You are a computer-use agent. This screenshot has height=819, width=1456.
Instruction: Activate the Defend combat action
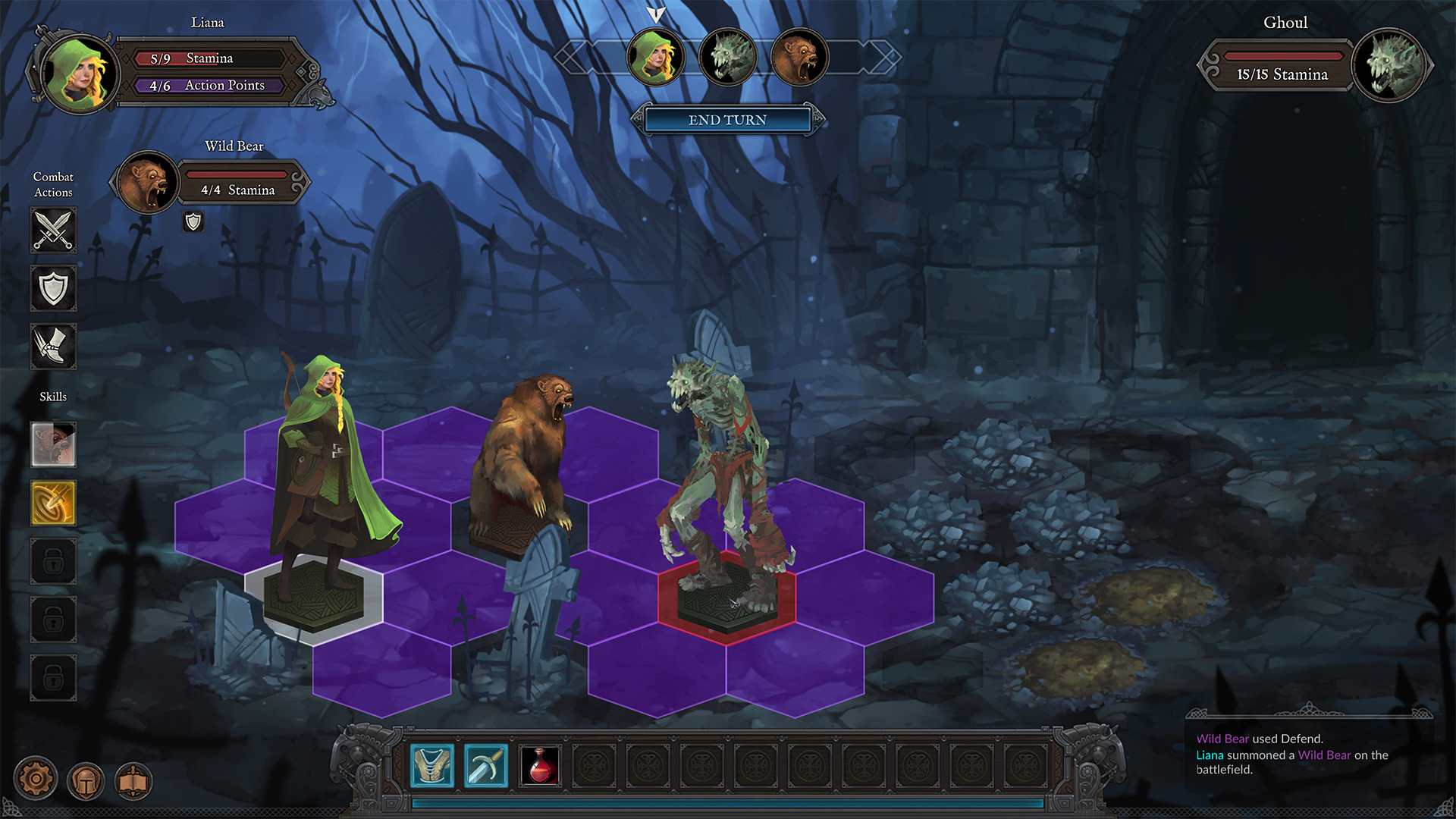[52, 288]
